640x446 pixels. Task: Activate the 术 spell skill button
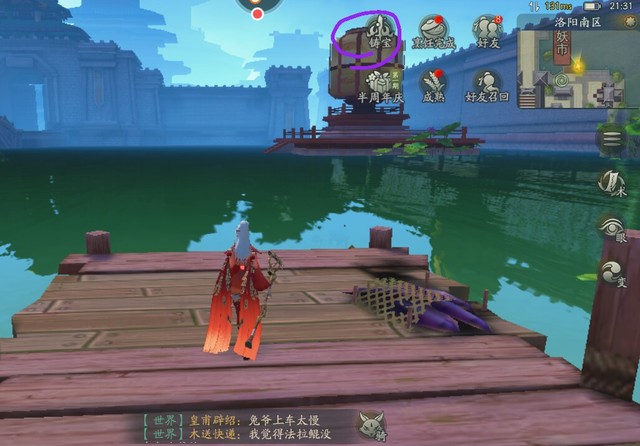point(612,183)
